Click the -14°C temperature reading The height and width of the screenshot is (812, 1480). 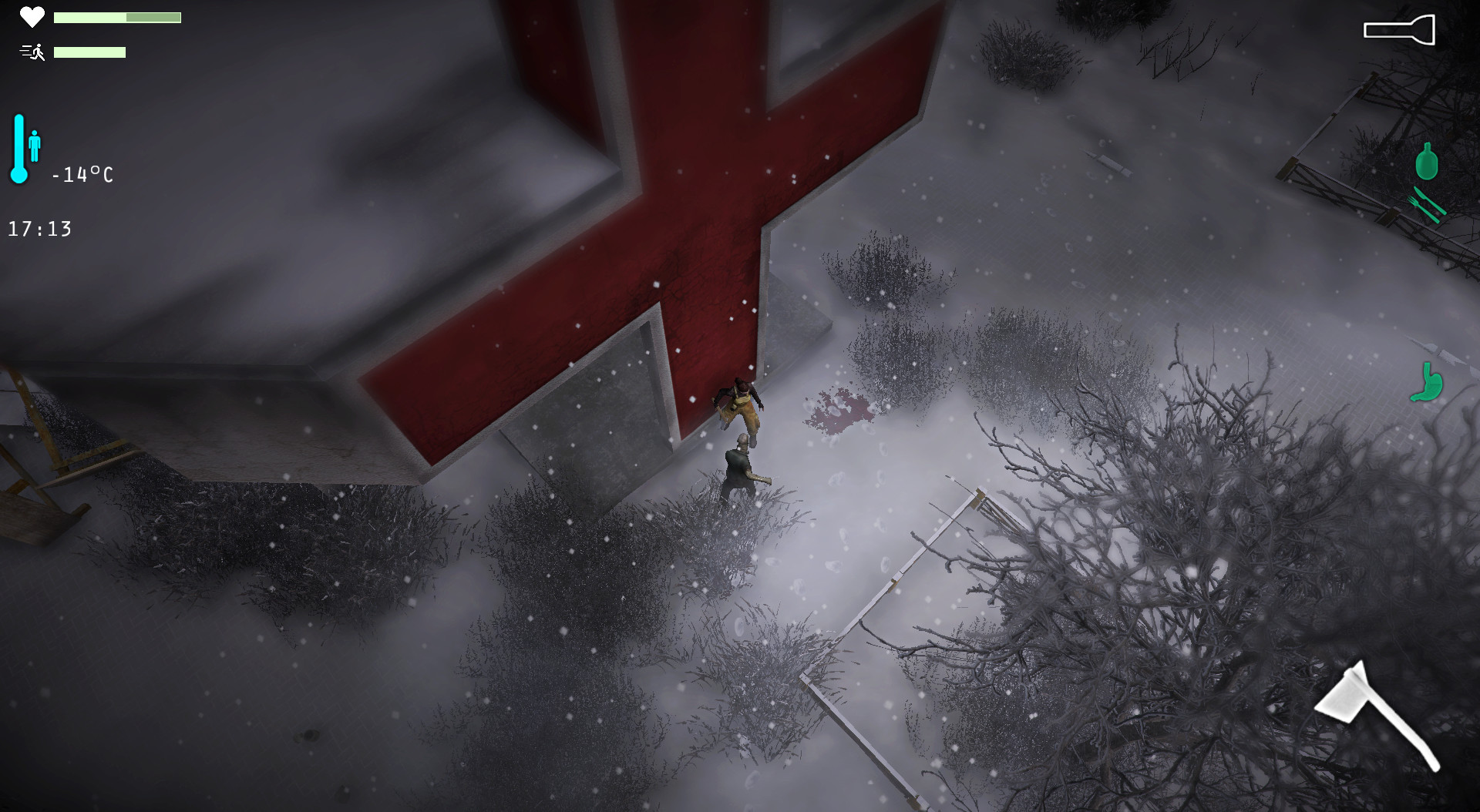(82, 175)
